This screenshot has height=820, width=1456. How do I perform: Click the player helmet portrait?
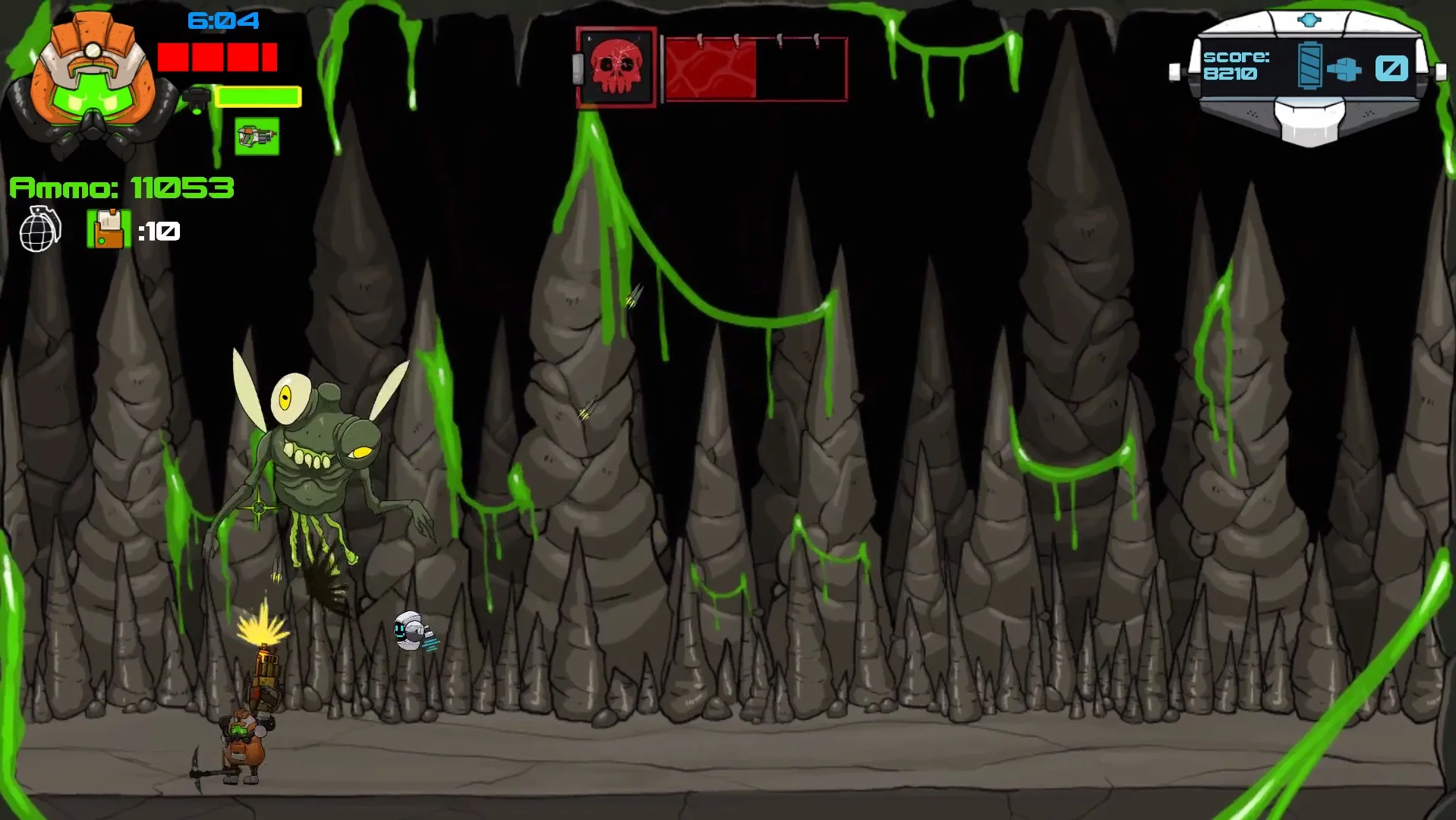[x=91, y=82]
